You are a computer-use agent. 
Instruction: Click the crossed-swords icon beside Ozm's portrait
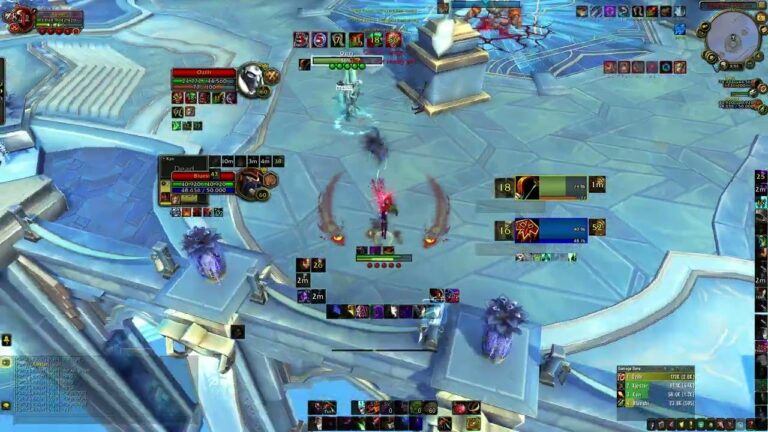(x=272, y=75)
